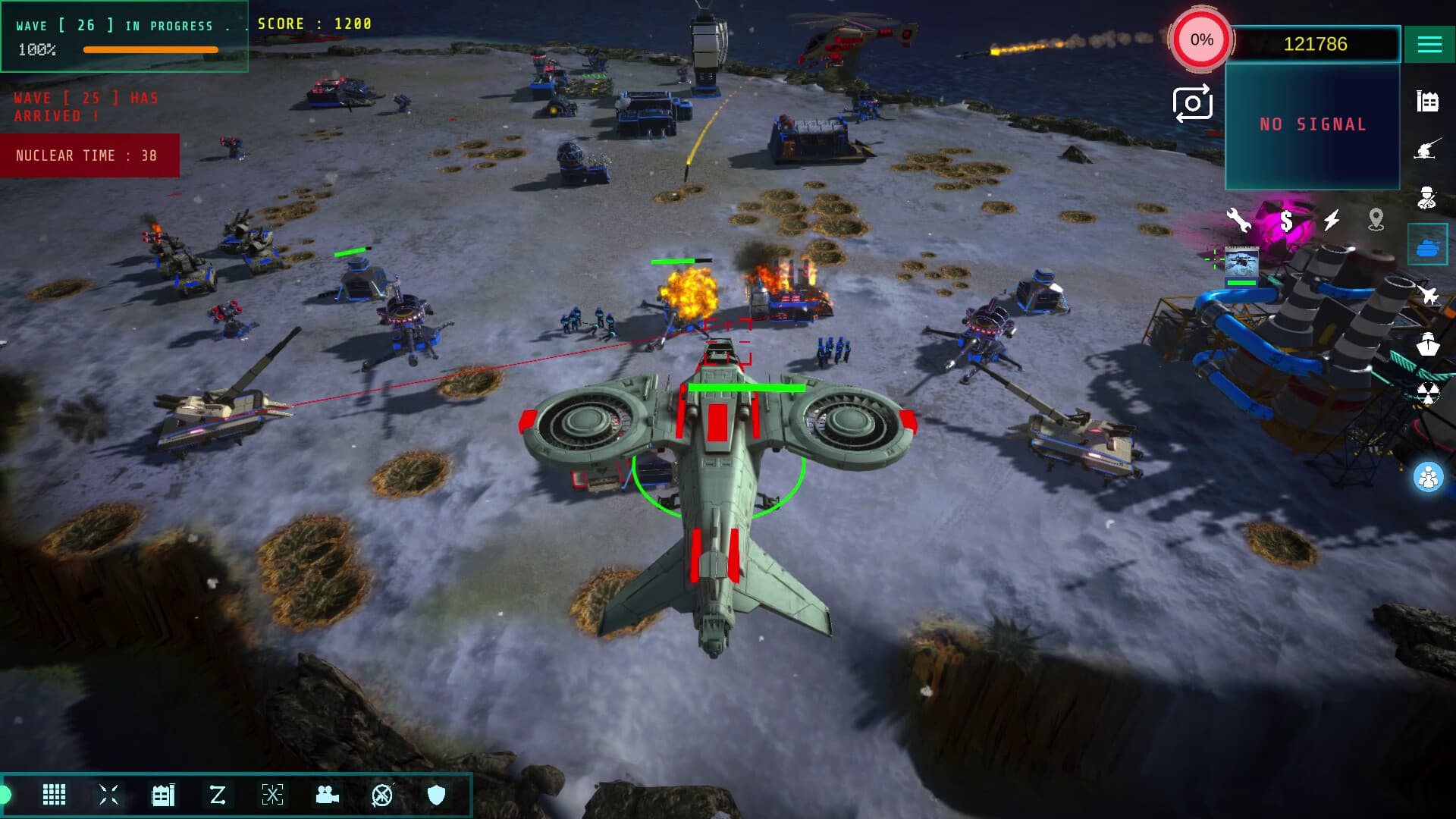Toggle cinematic camera mode
This screenshot has height=819, width=1456.
(327, 795)
